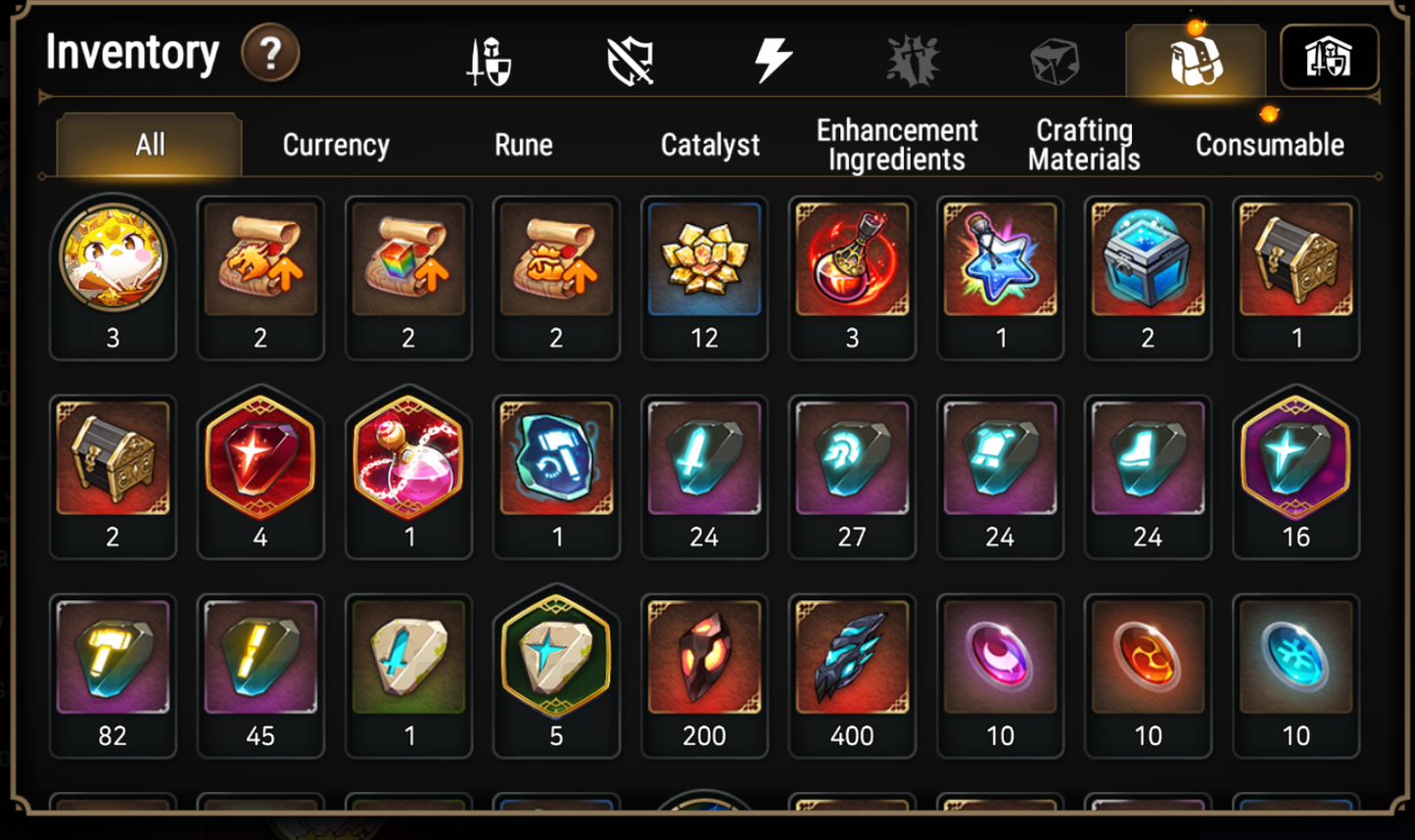This screenshot has width=1415, height=840.
Task: Open the dice cube category icon
Action: coord(1056,59)
